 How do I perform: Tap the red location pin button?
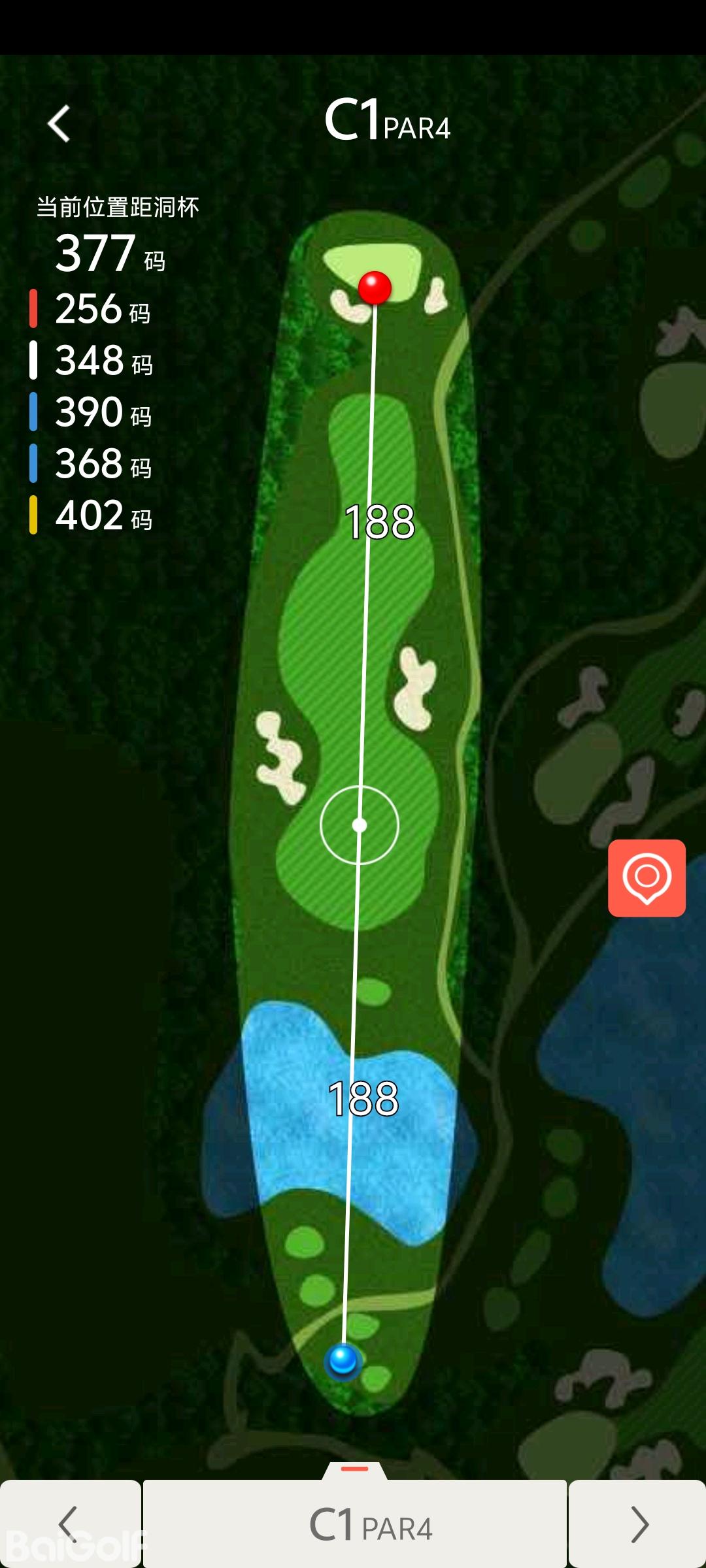pyautogui.click(x=647, y=877)
